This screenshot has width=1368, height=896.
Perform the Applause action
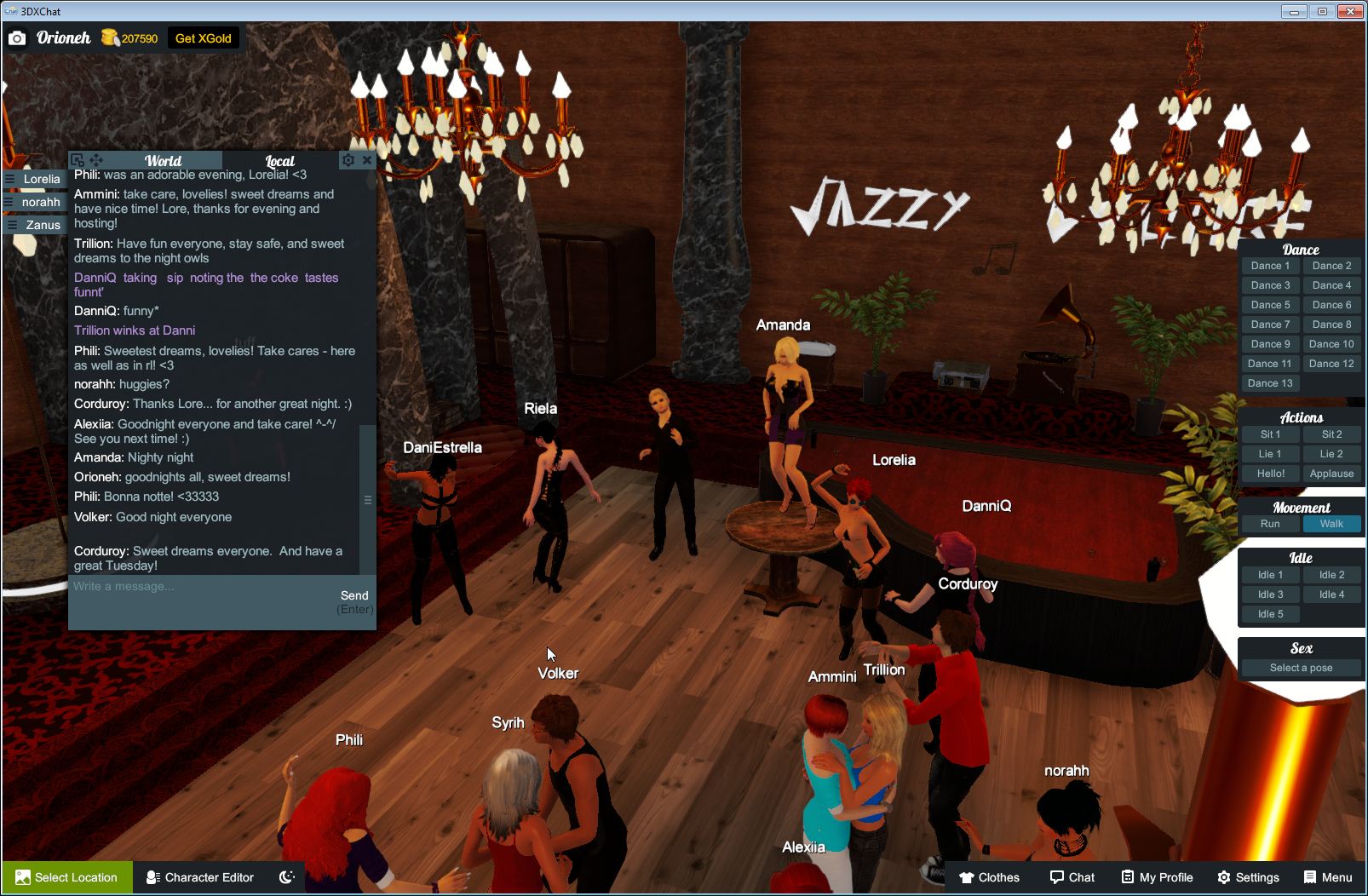coord(1331,474)
